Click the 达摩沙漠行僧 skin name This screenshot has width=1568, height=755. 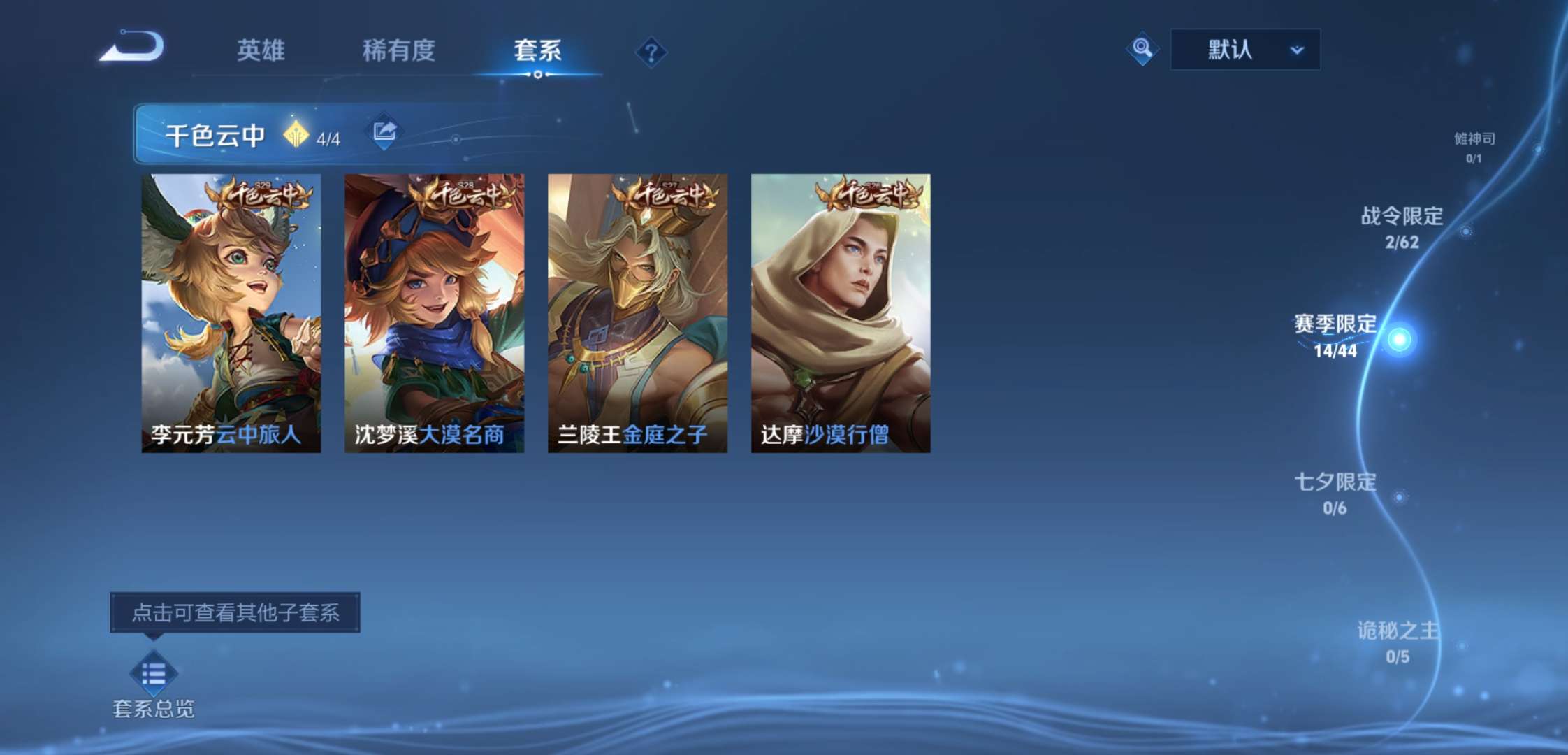[825, 433]
